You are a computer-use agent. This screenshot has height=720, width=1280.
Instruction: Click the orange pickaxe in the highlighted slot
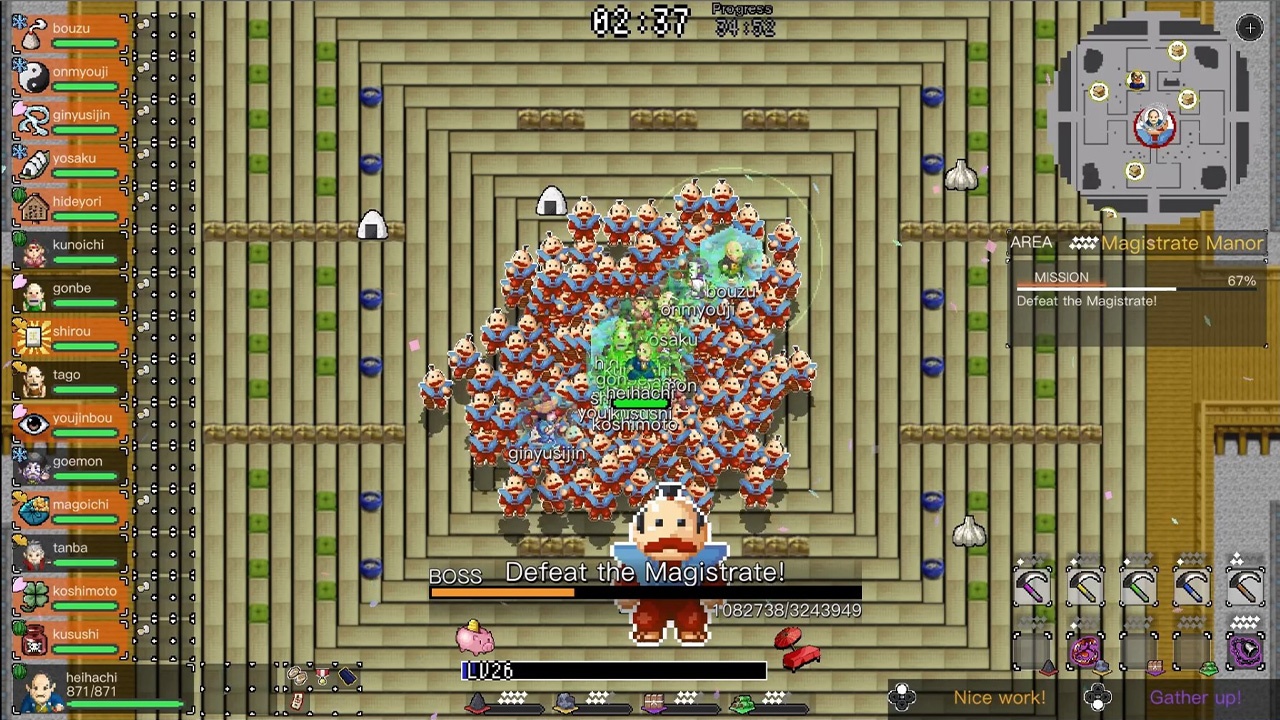pos(1245,586)
